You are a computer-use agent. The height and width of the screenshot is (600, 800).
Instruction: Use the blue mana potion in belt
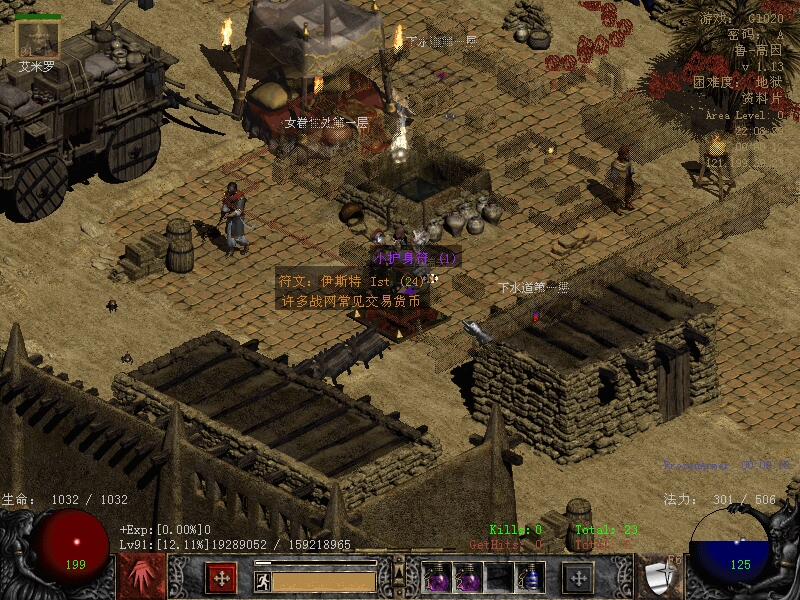pos(530,577)
